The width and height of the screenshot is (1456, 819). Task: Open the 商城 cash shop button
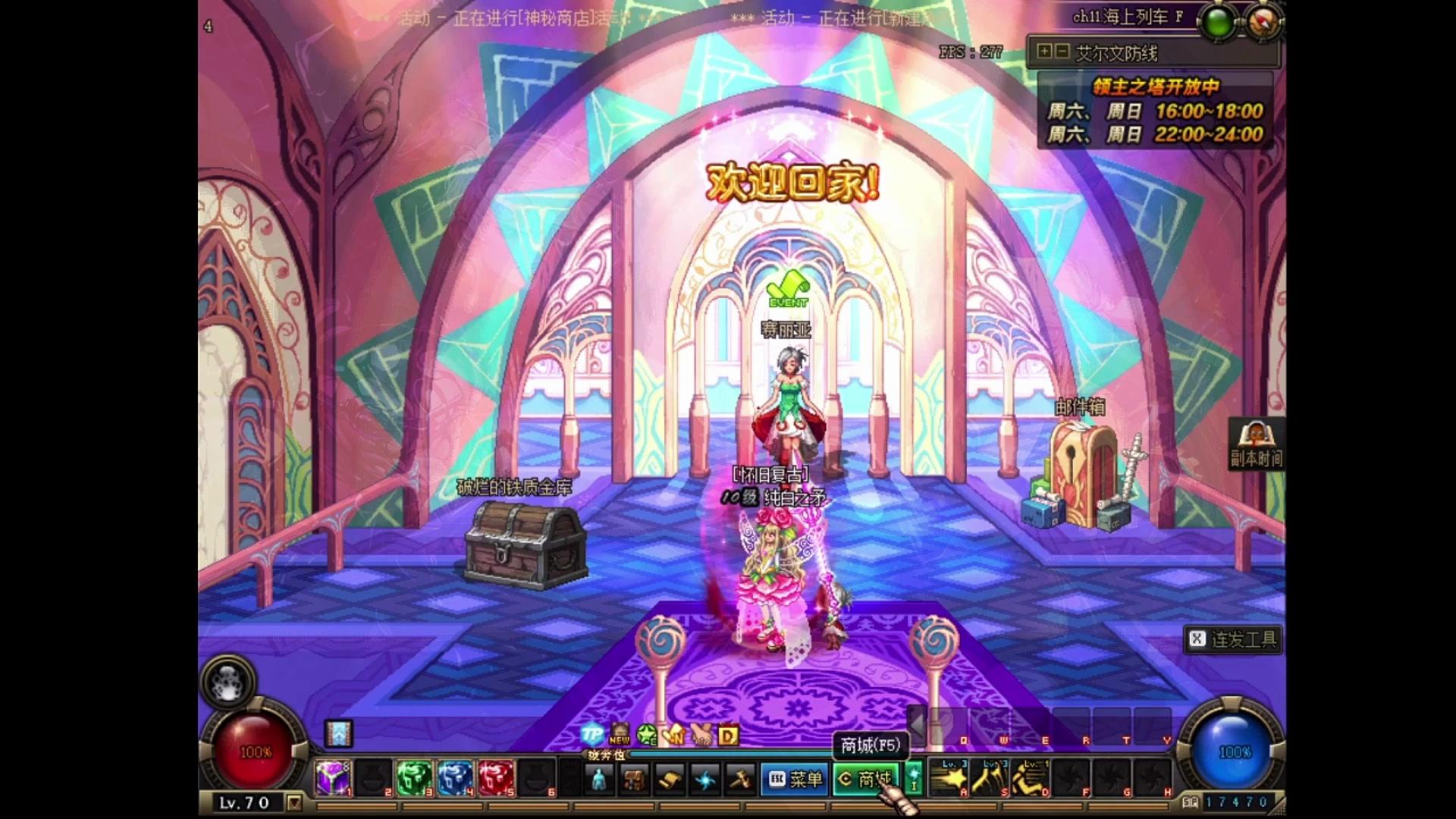(x=865, y=779)
